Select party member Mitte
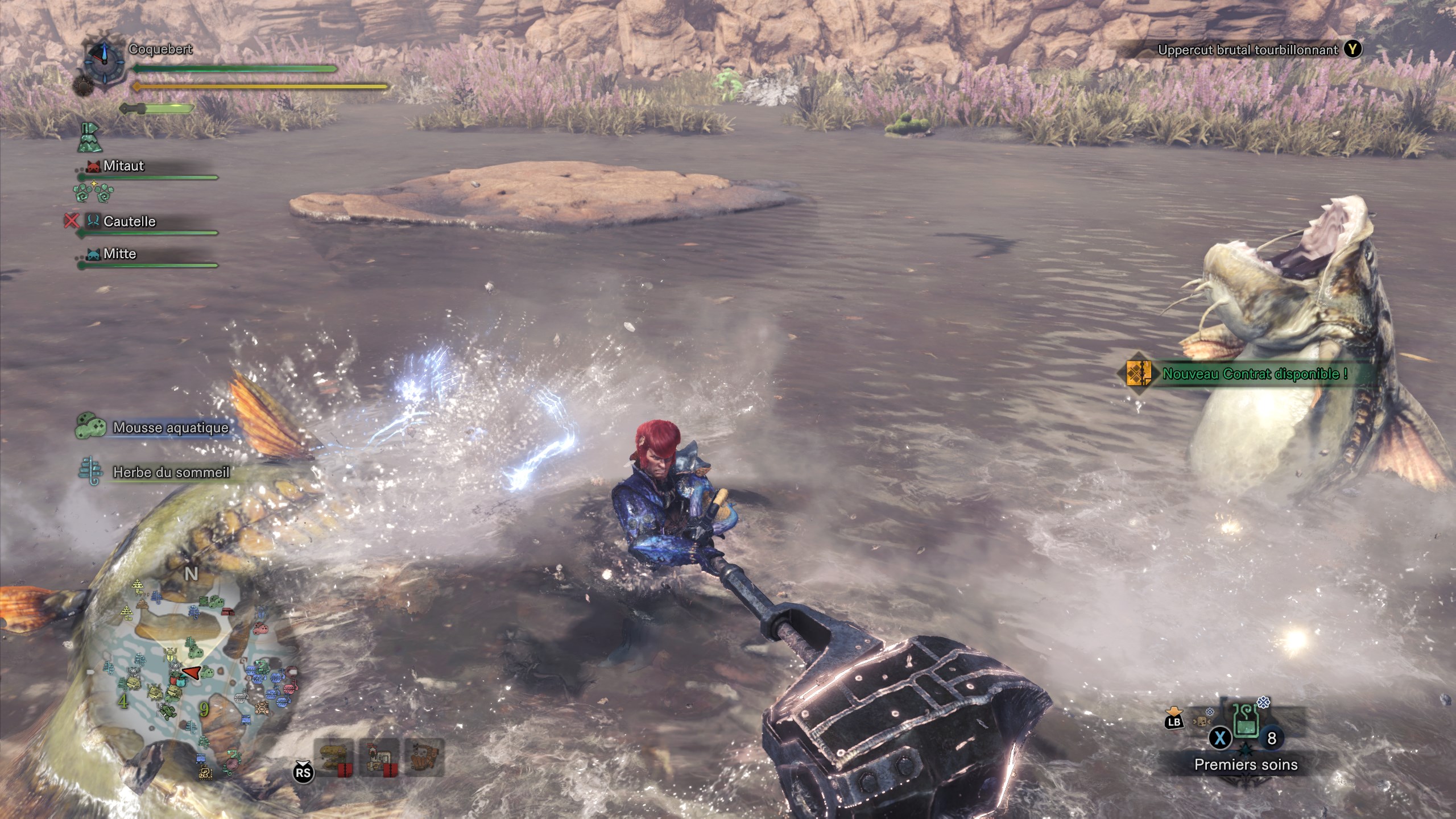The height and width of the screenshot is (819, 1456). [119, 254]
